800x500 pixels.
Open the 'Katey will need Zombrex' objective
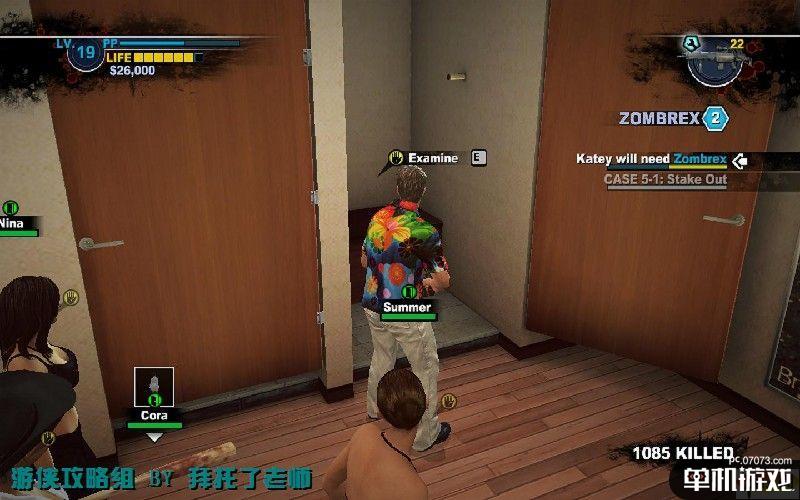(651, 159)
